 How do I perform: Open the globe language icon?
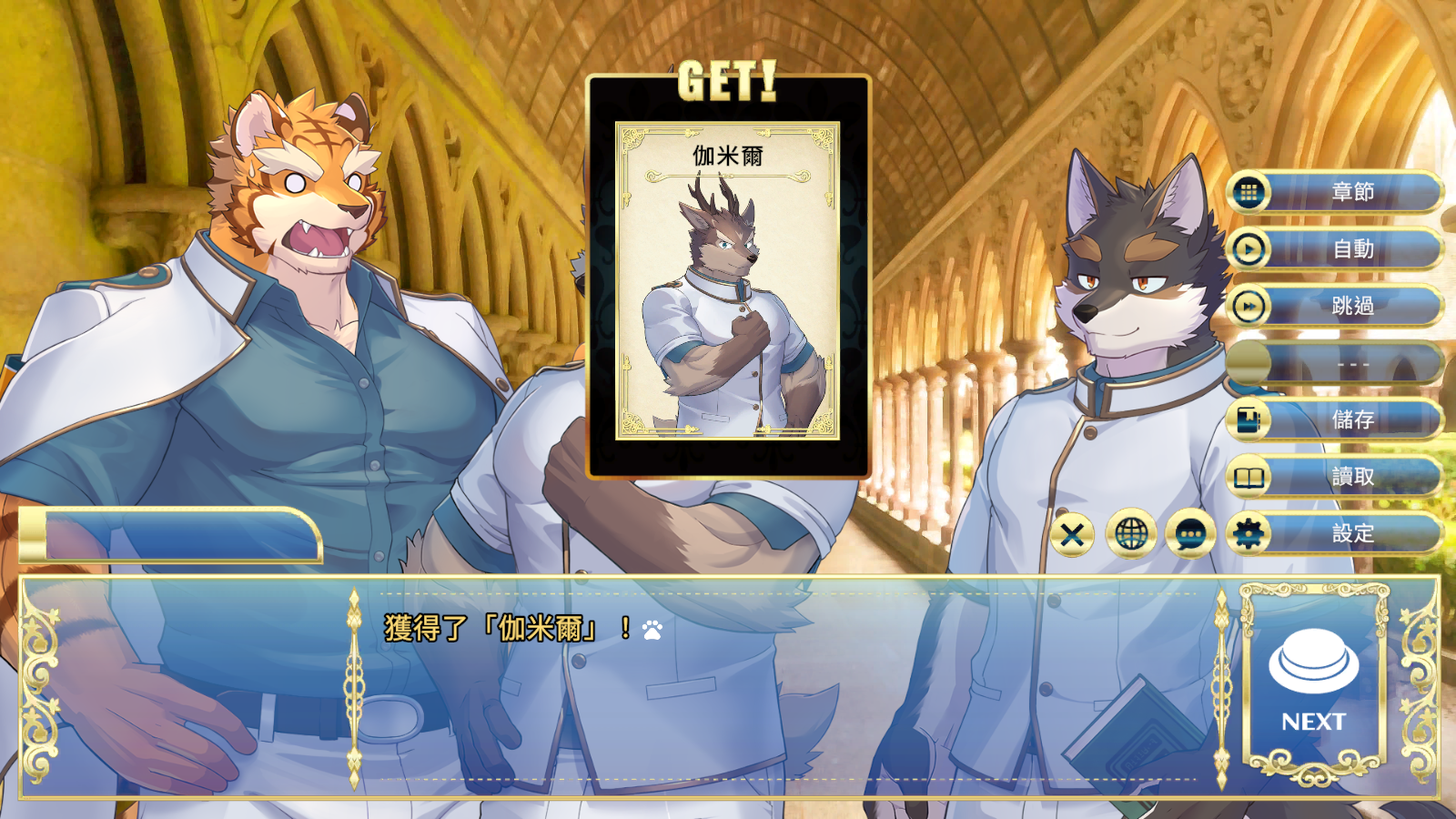point(1131,534)
